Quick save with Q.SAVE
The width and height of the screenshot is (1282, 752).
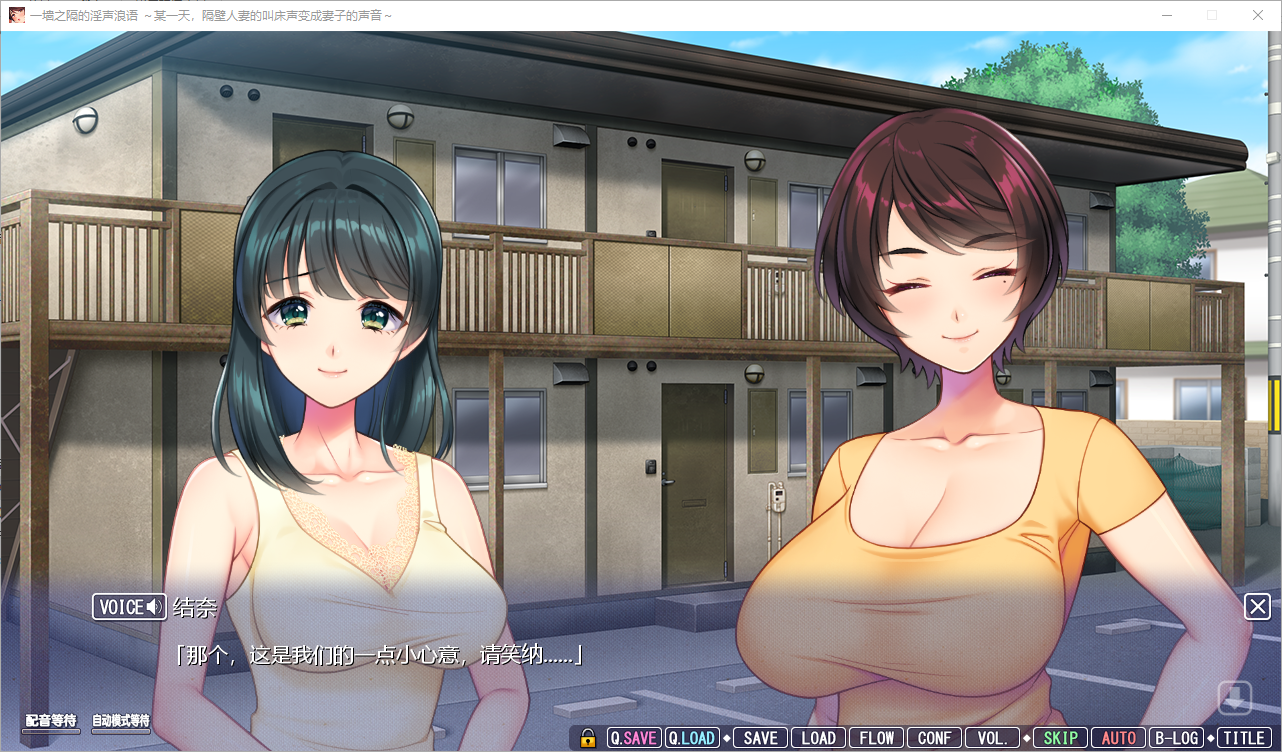pos(634,738)
